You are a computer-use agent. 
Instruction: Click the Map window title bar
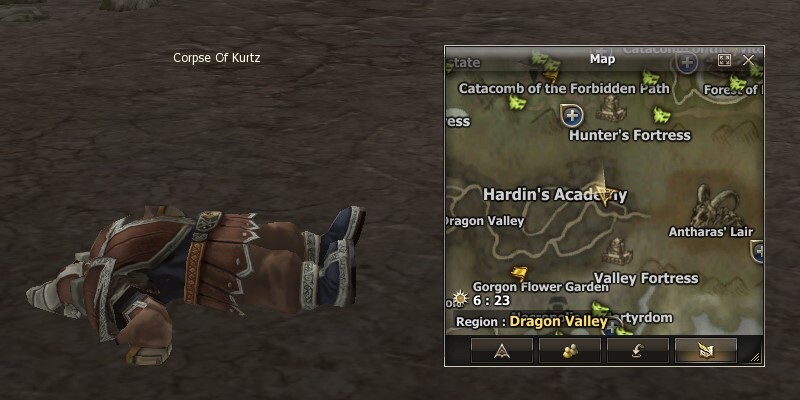602,59
